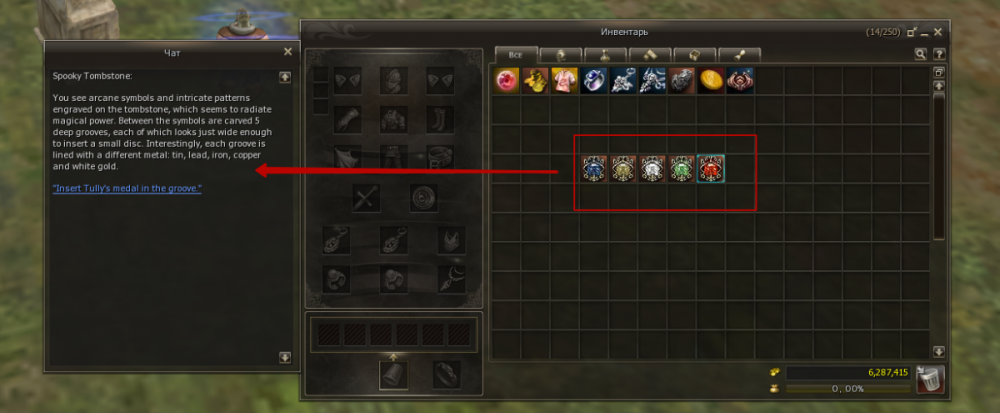Click the gold coin item

pyautogui.click(x=711, y=81)
